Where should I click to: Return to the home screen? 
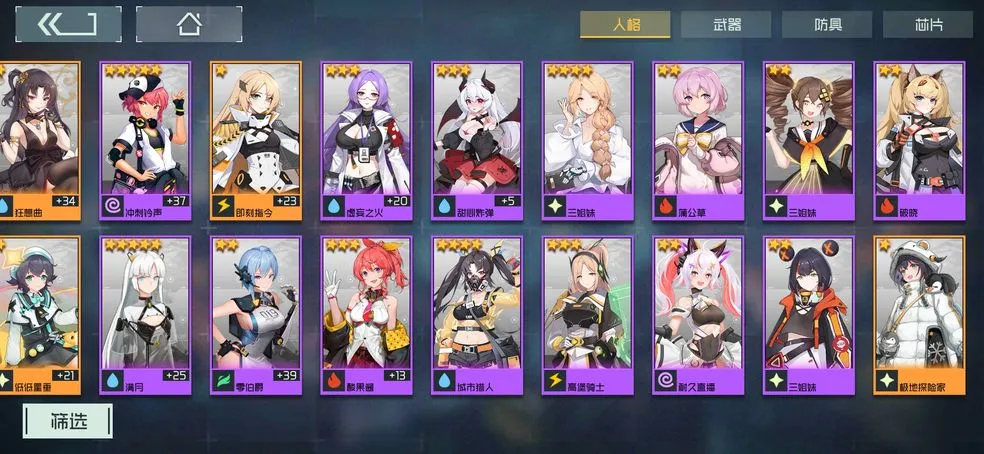pyautogui.click(x=188, y=24)
